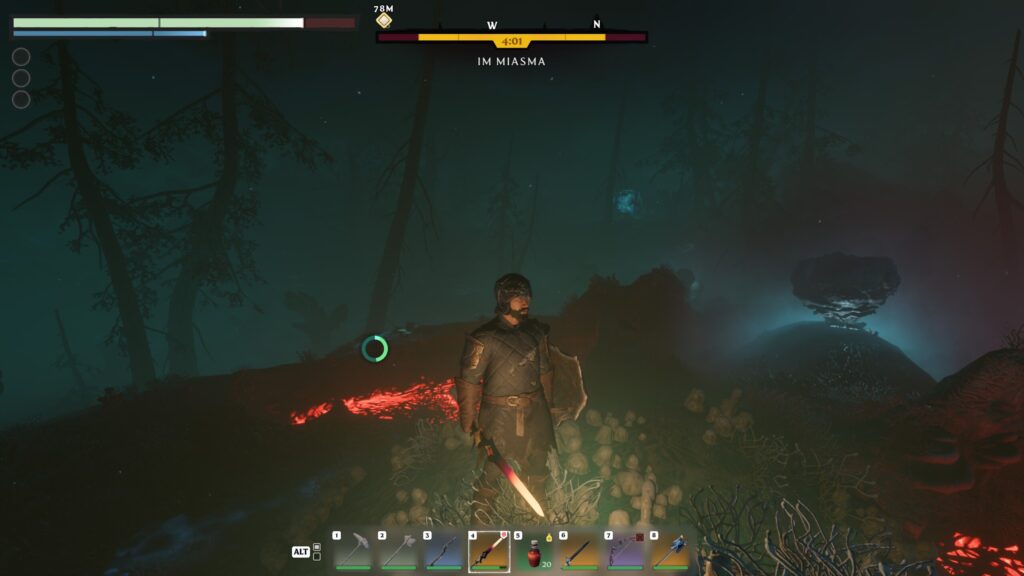Screen dimensions: 1024x576
Task: Select the felling axe in hotbar slot 2
Action: click(x=397, y=551)
